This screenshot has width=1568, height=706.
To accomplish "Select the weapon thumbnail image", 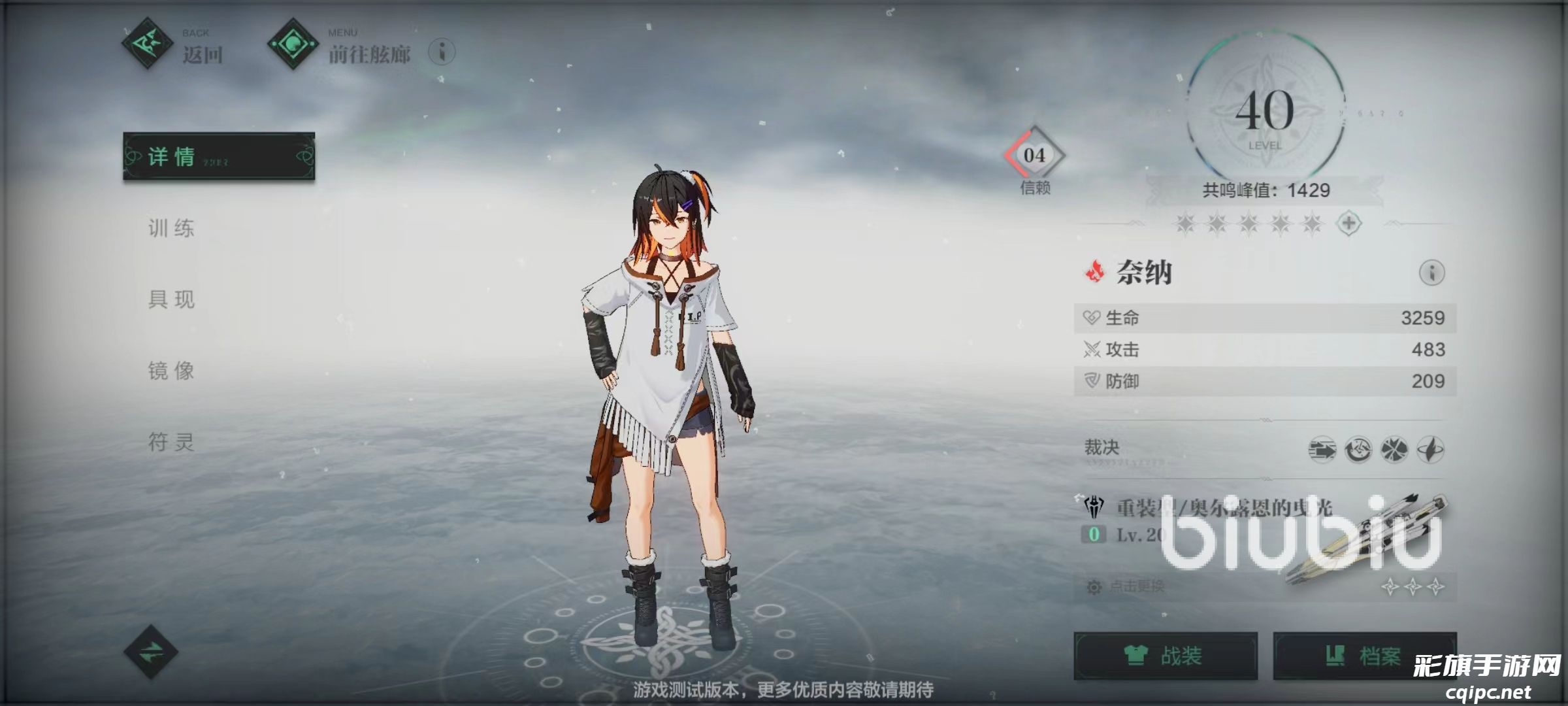I will pos(1365,539).
